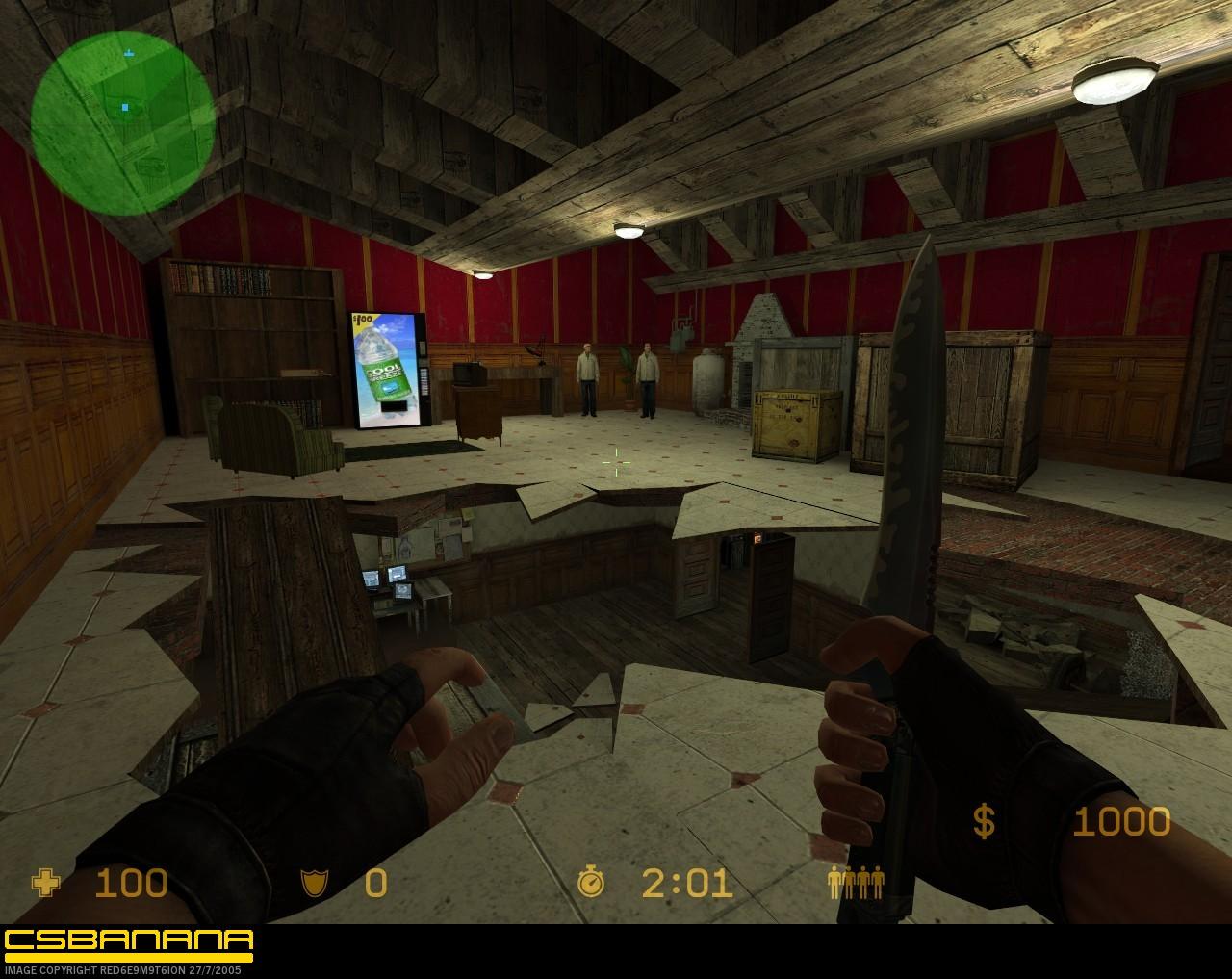Select the armor shield icon
The width and height of the screenshot is (1232, 979).
tap(317, 883)
